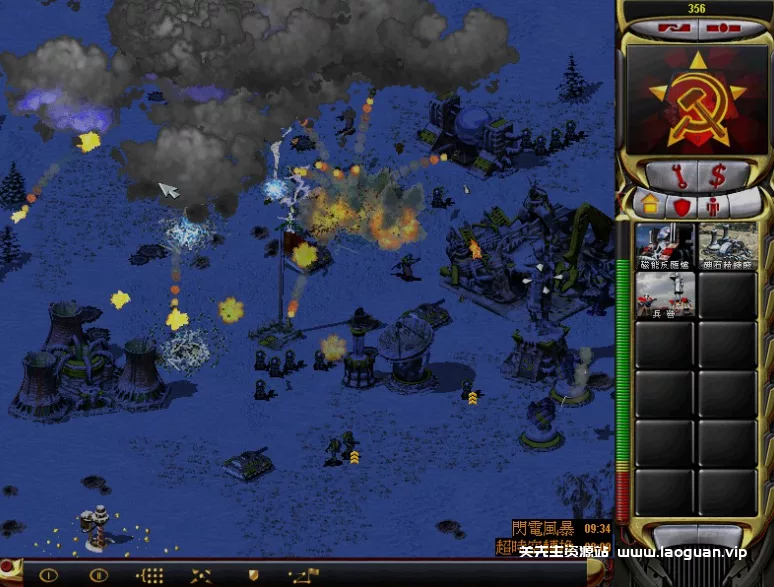
Task: Enable the waypoint flag path mode
Action: (x=303, y=575)
